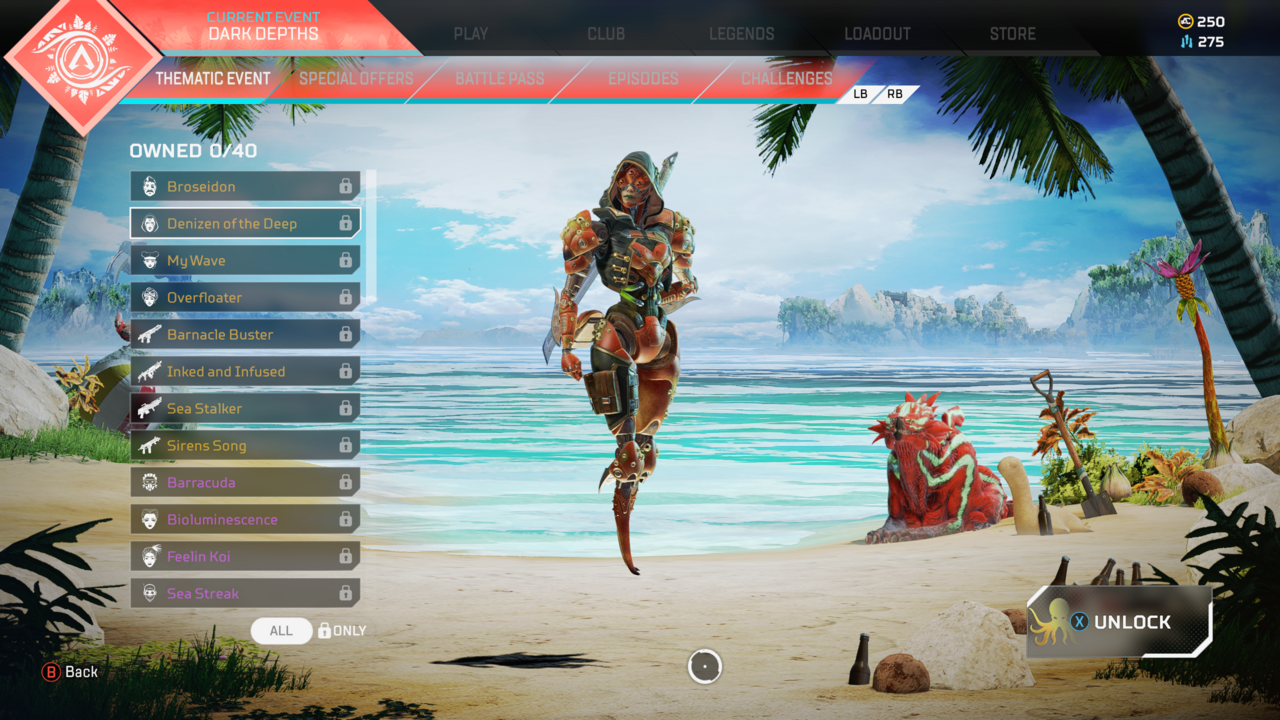Select the Thematic Event sub-tab
Screen dimensions: 1280x720
click(213, 78)
